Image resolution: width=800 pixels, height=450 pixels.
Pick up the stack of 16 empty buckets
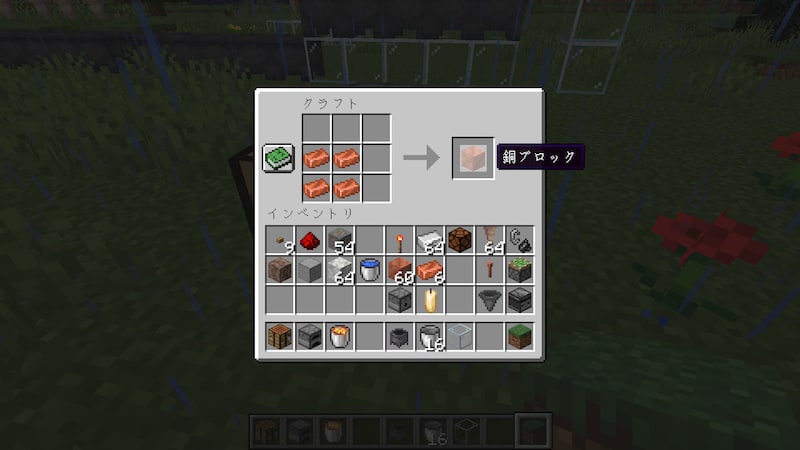[x=430, y=337]
